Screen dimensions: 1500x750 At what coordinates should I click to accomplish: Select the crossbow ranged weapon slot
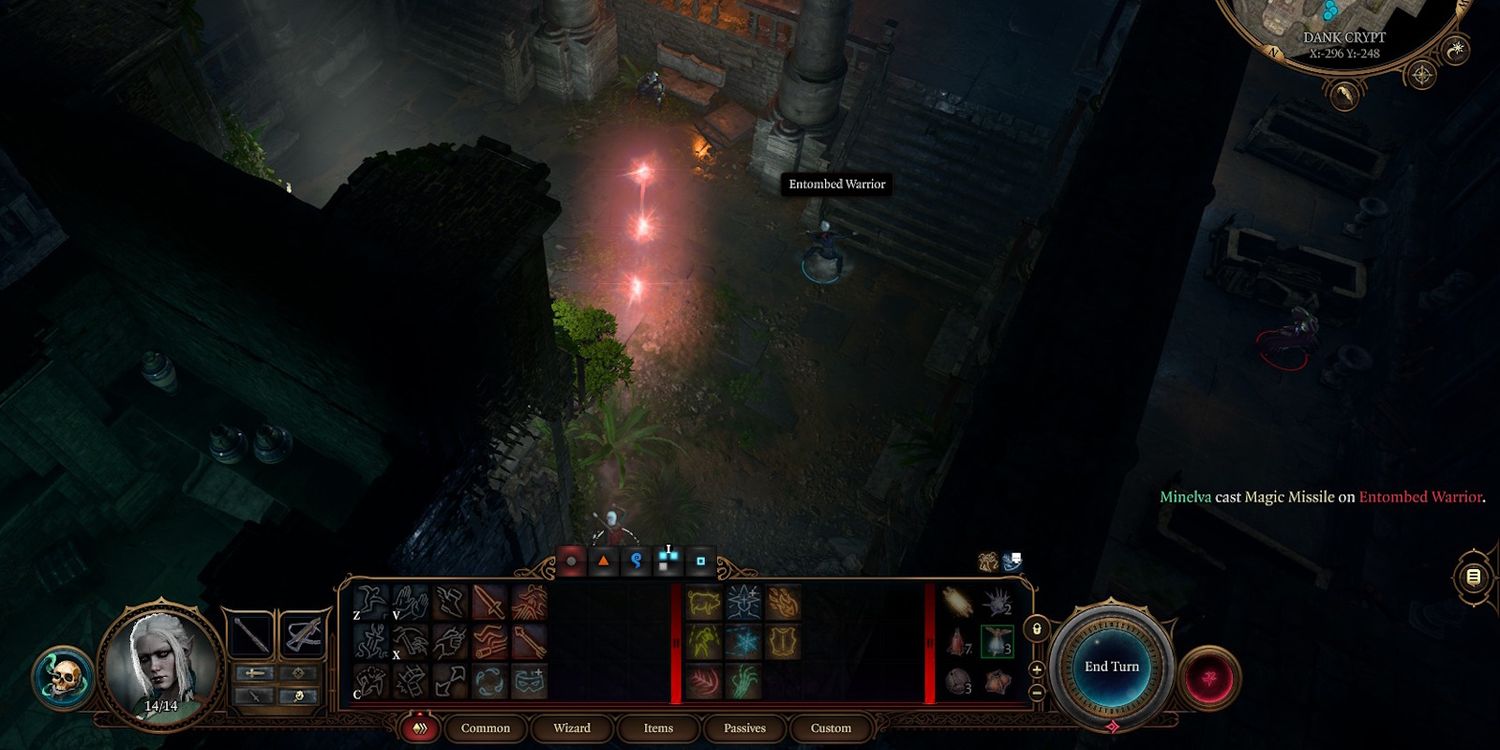click(x=303, y=635)
